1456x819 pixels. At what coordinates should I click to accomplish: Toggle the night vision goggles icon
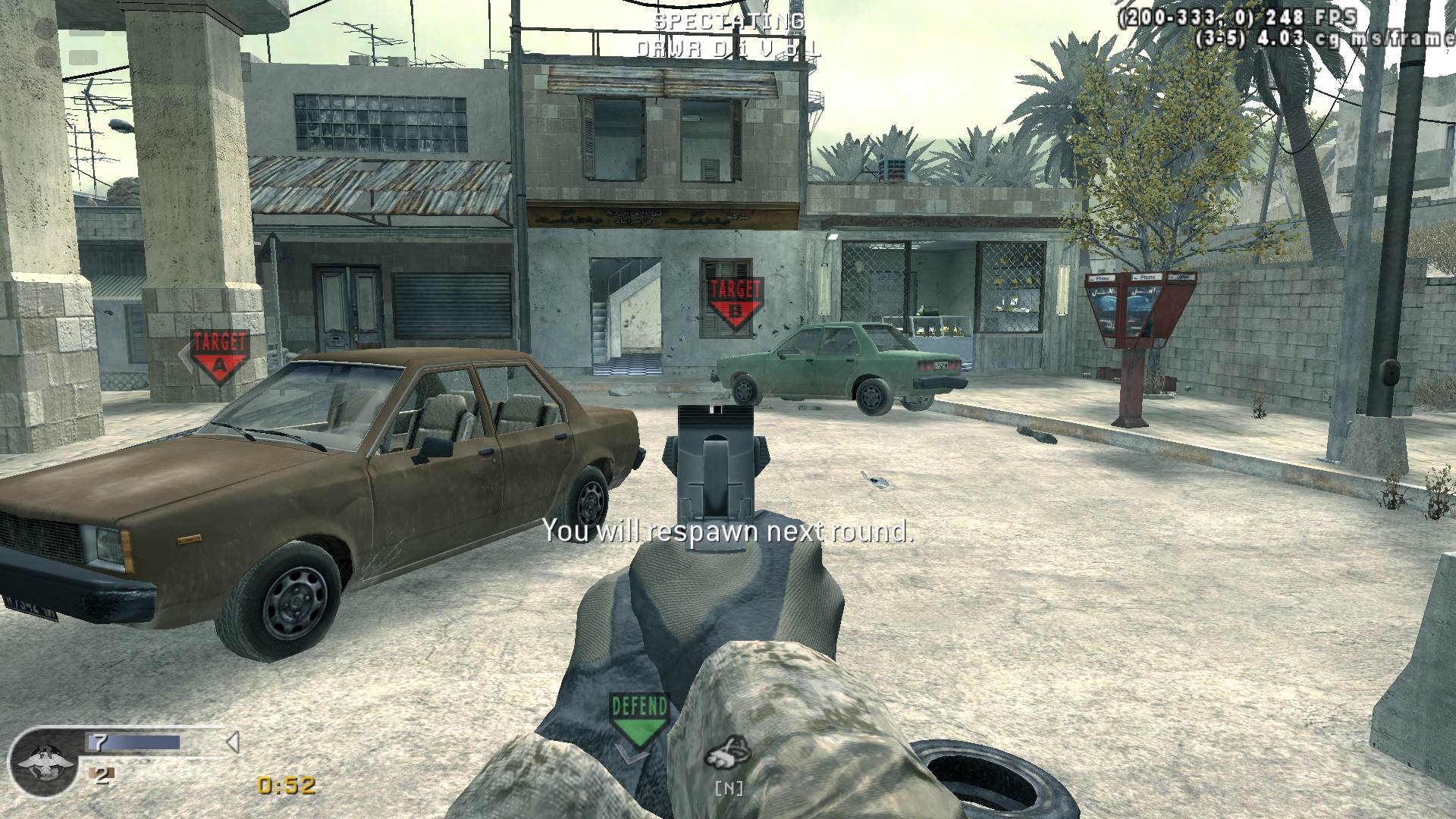727,753
